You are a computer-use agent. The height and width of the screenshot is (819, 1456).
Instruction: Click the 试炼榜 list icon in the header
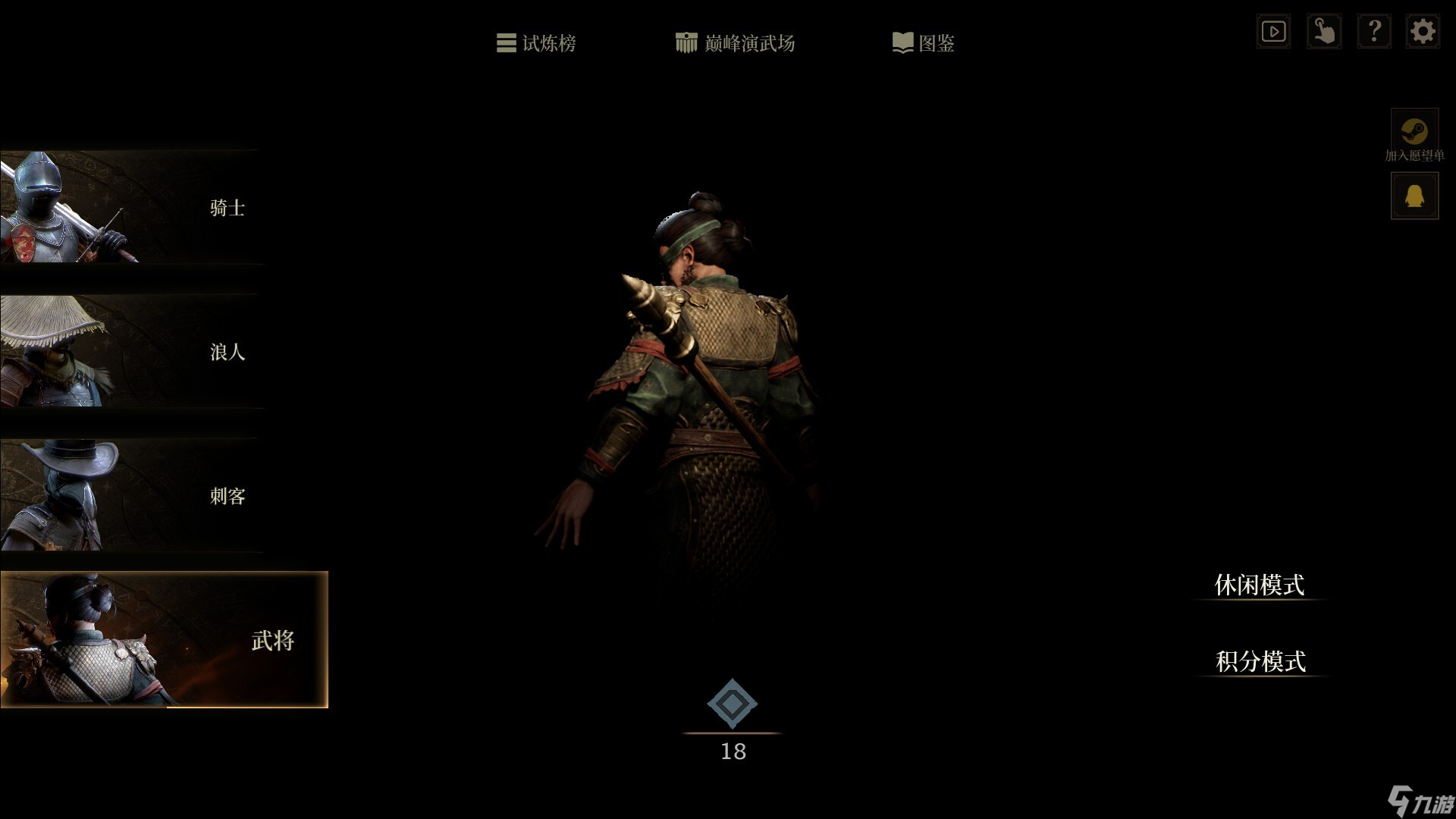tap(504, 43)
